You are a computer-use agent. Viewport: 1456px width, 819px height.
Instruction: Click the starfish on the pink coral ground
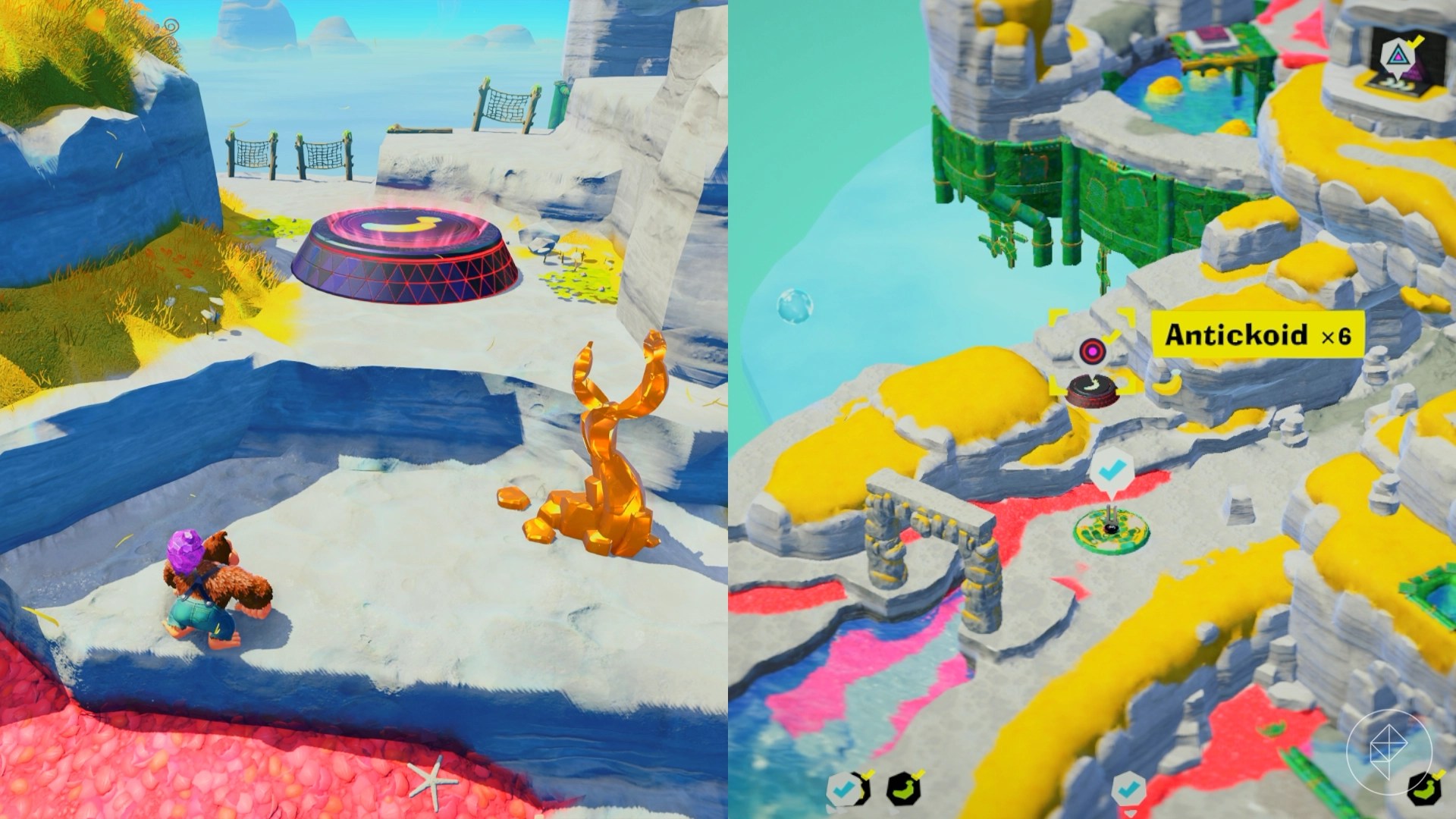432,779
